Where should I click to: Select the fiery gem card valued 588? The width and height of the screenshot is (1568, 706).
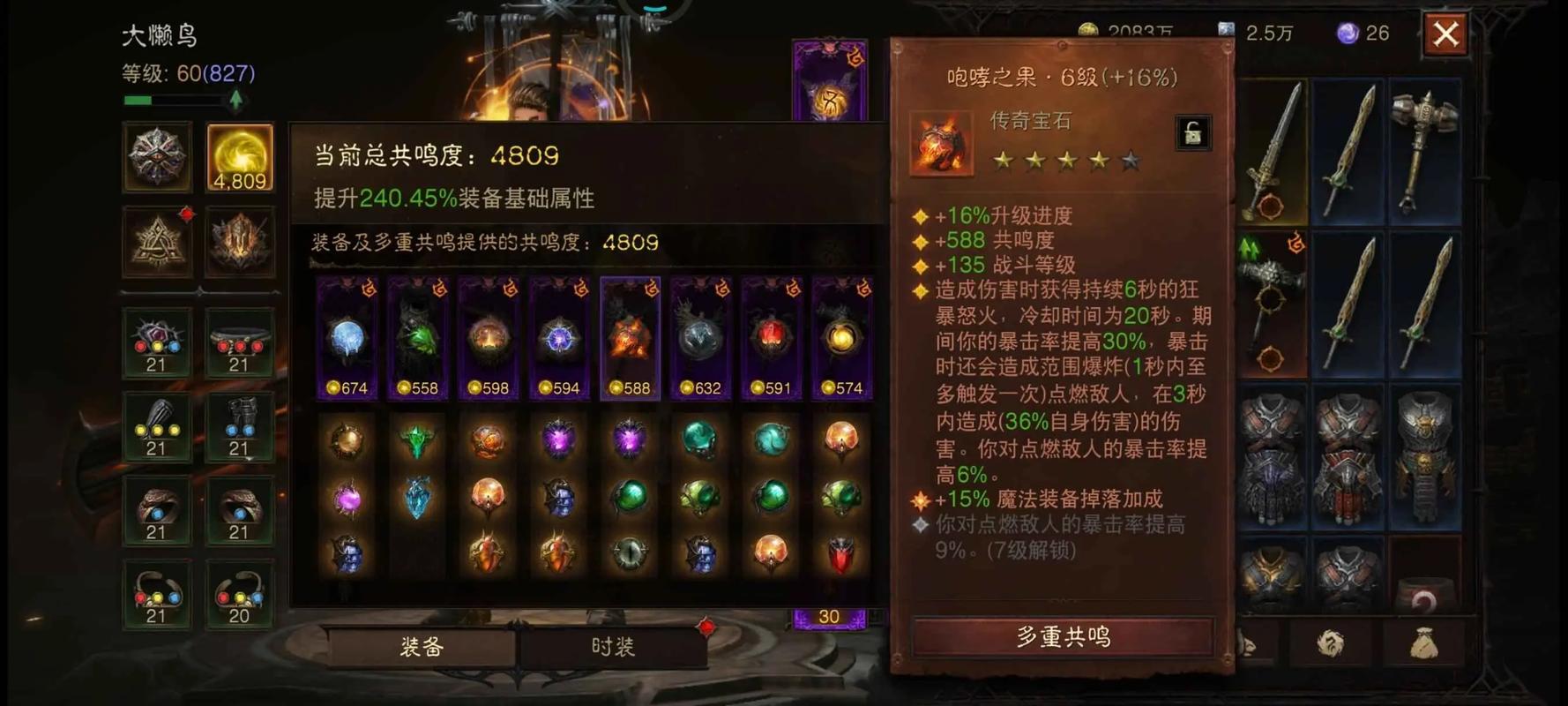(x=629, y=335)
